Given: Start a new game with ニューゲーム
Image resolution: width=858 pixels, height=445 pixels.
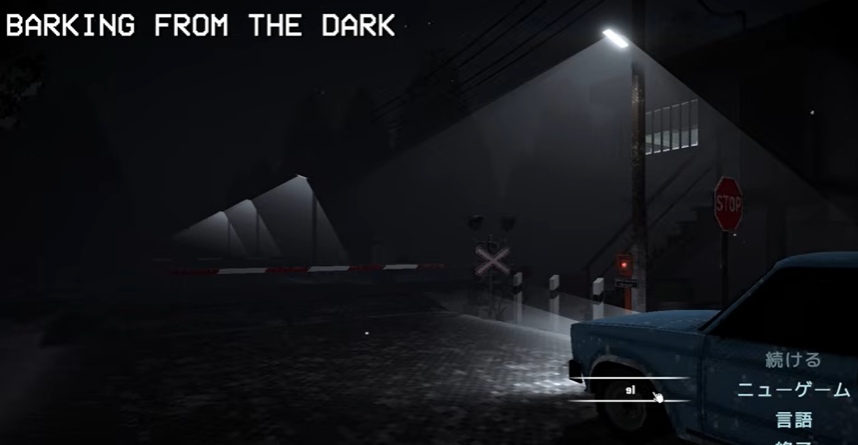Looking at the screenshot, I should (x=793, y=390).
